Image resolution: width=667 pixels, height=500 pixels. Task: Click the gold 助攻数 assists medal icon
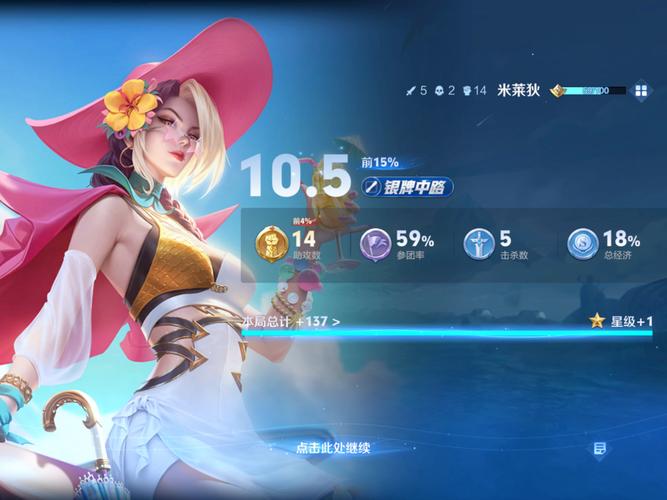271,243
